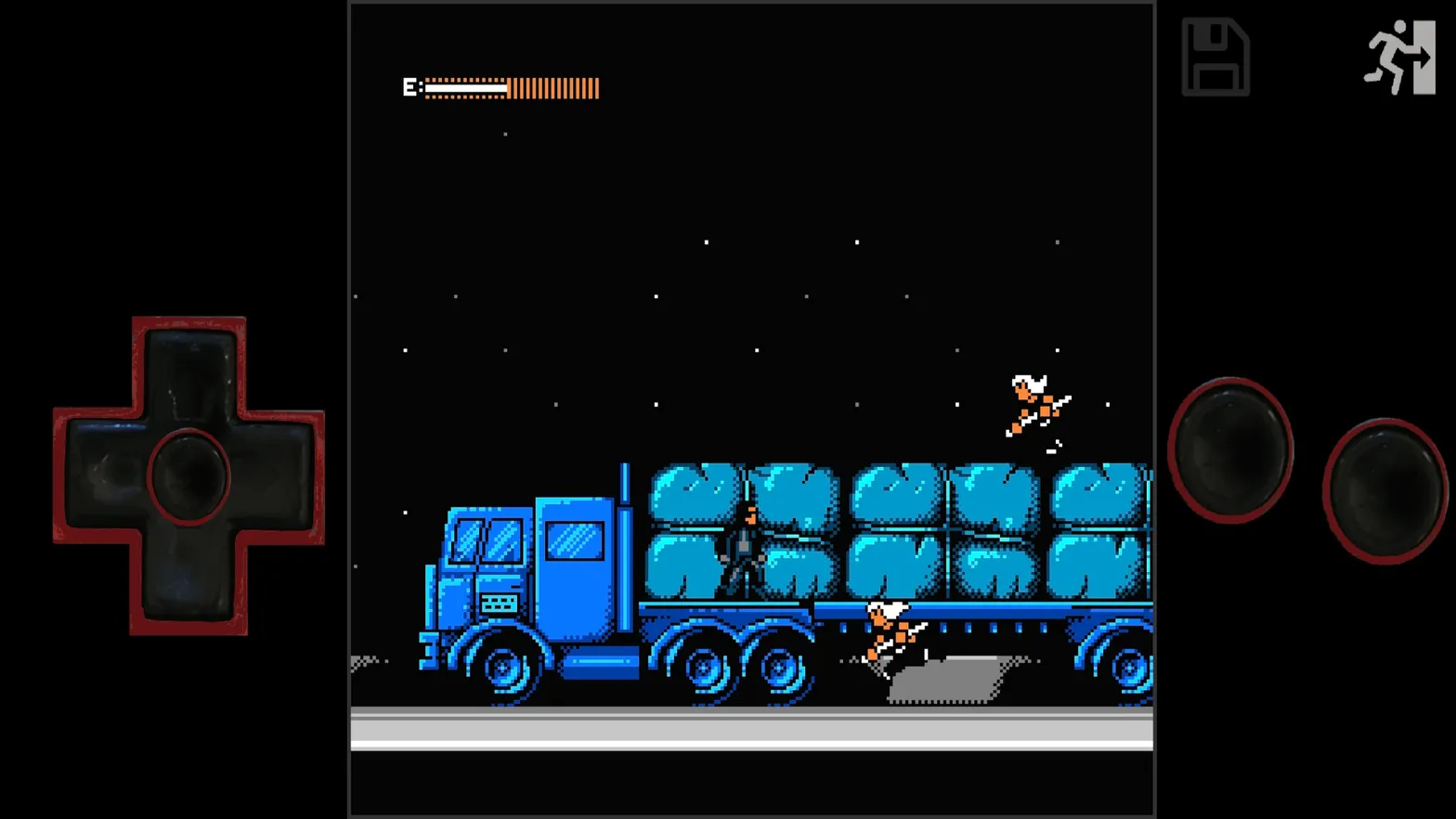Screen dimensions: 1456x819
Task: Click the jumping enemy soldier in the air
Action: (1035, 404)
